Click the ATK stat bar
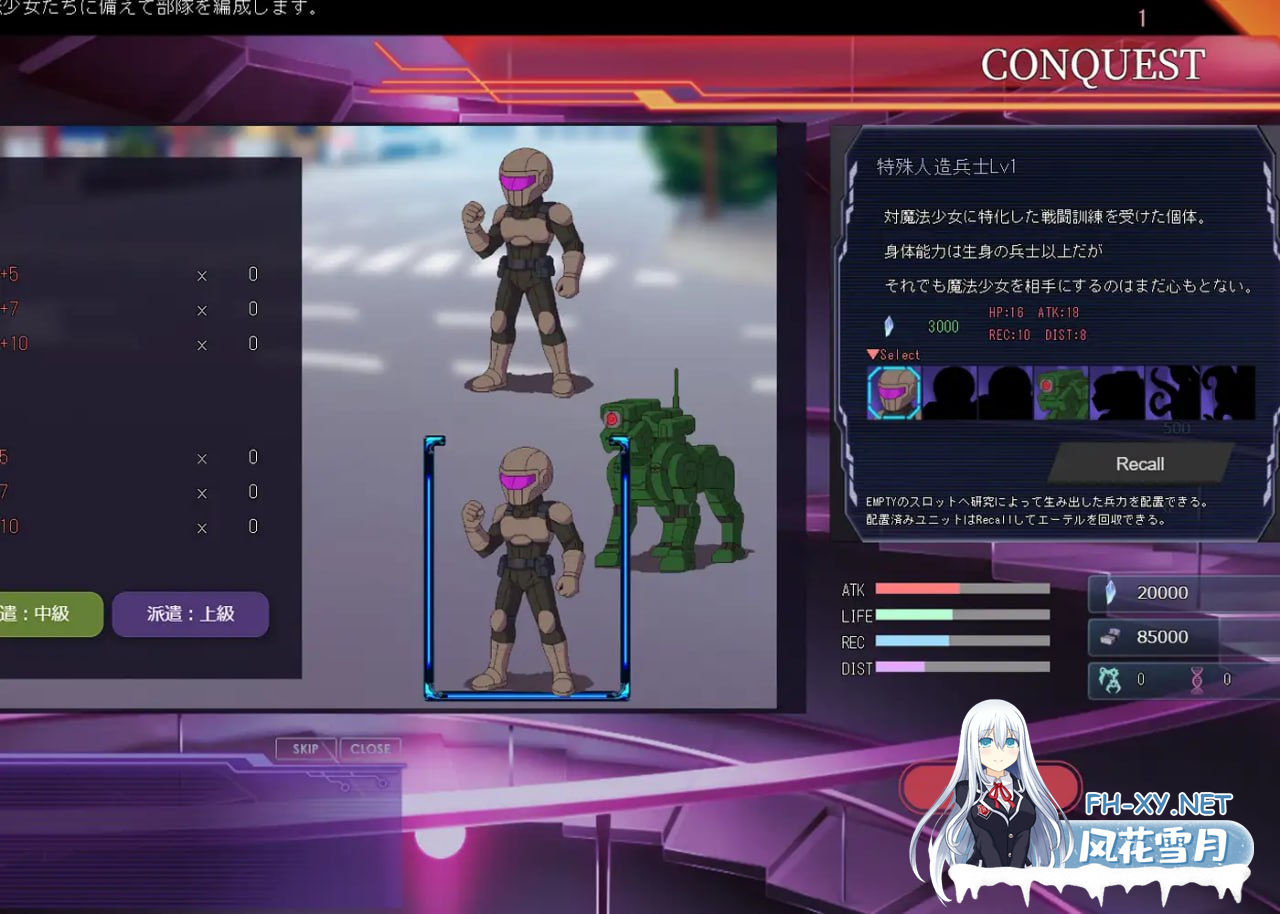This screenshot has width=1280, height=914. 960,589
